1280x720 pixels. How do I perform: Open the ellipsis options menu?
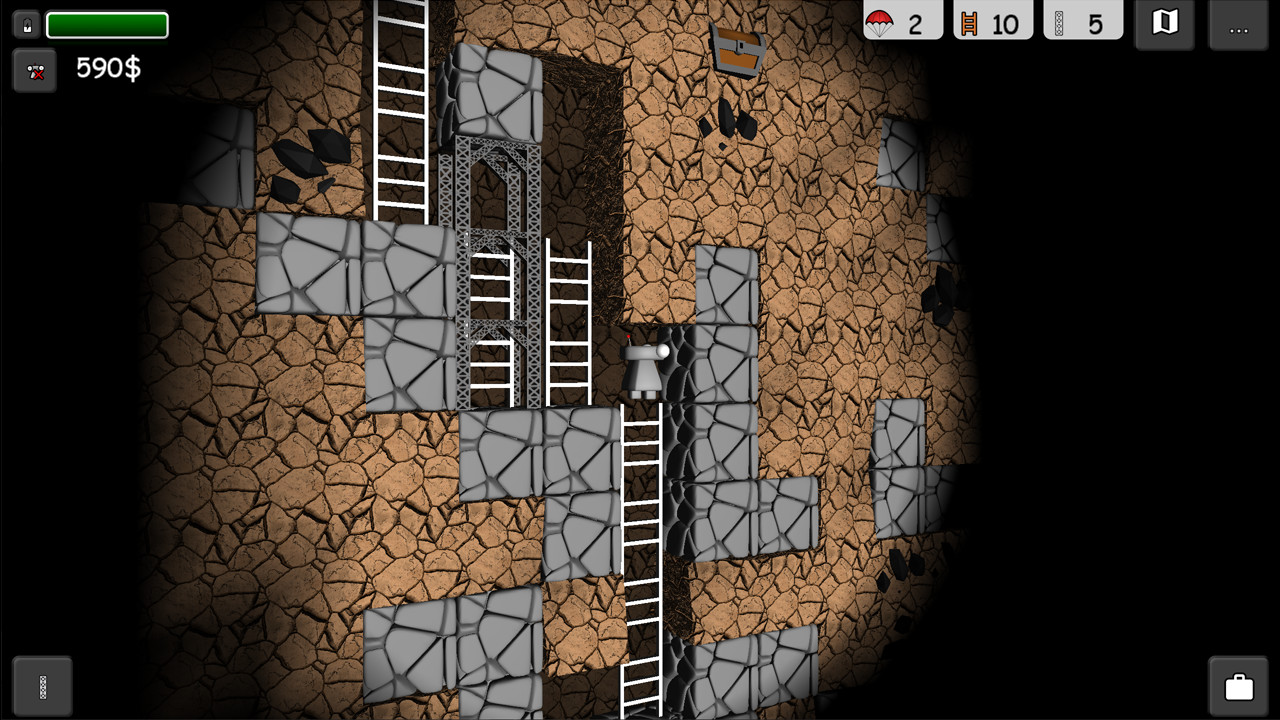tap(1238, 28)
